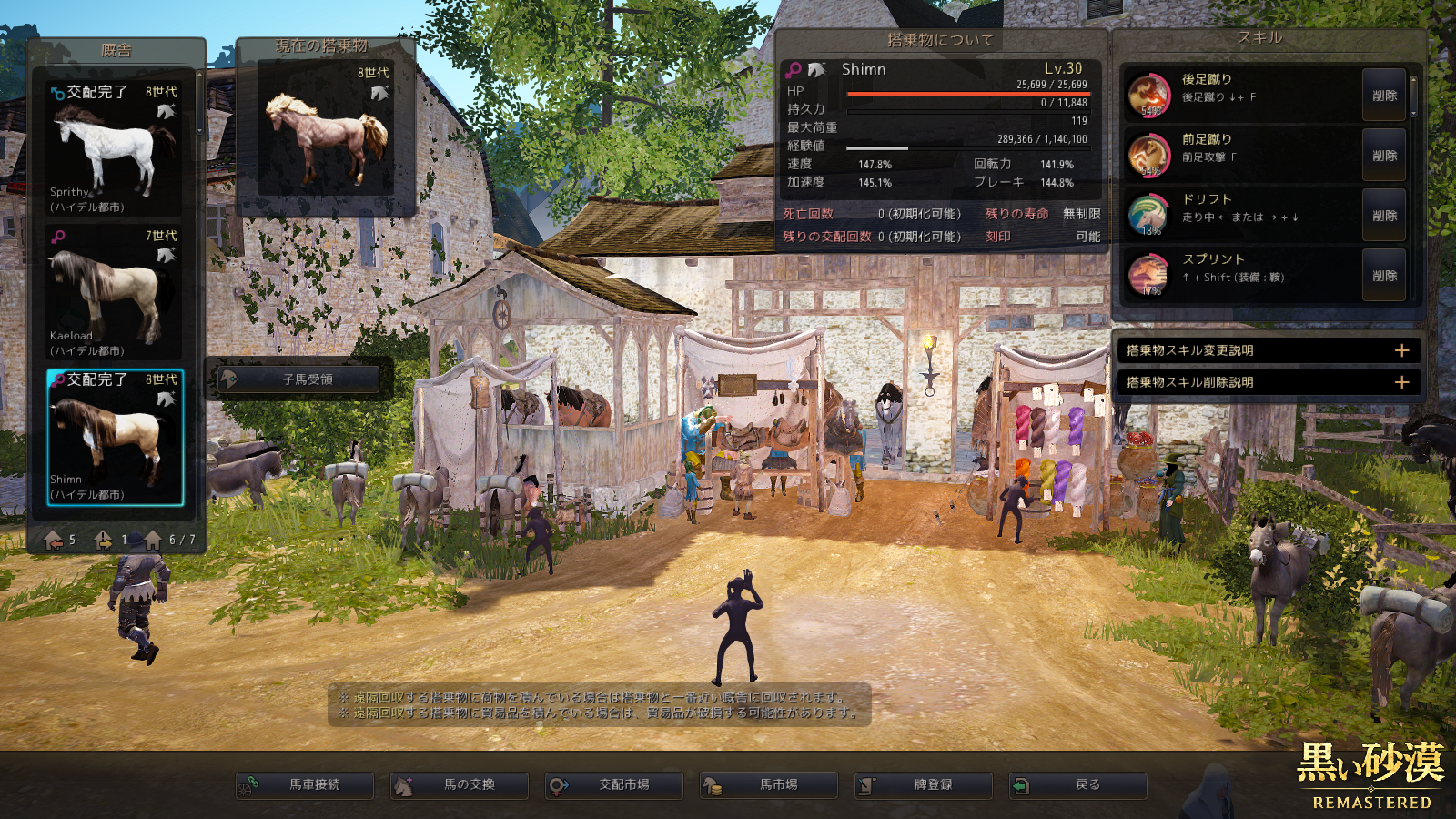Viewport: 1456px width, 819px height.
Task: Remove the ドリフト skill
Action: tap(1384, 216)
